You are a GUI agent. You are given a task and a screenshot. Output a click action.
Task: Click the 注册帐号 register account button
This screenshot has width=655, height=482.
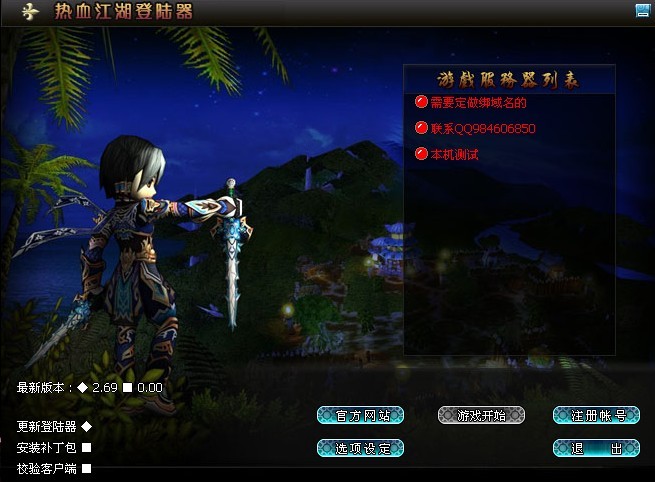pos(596,415)
